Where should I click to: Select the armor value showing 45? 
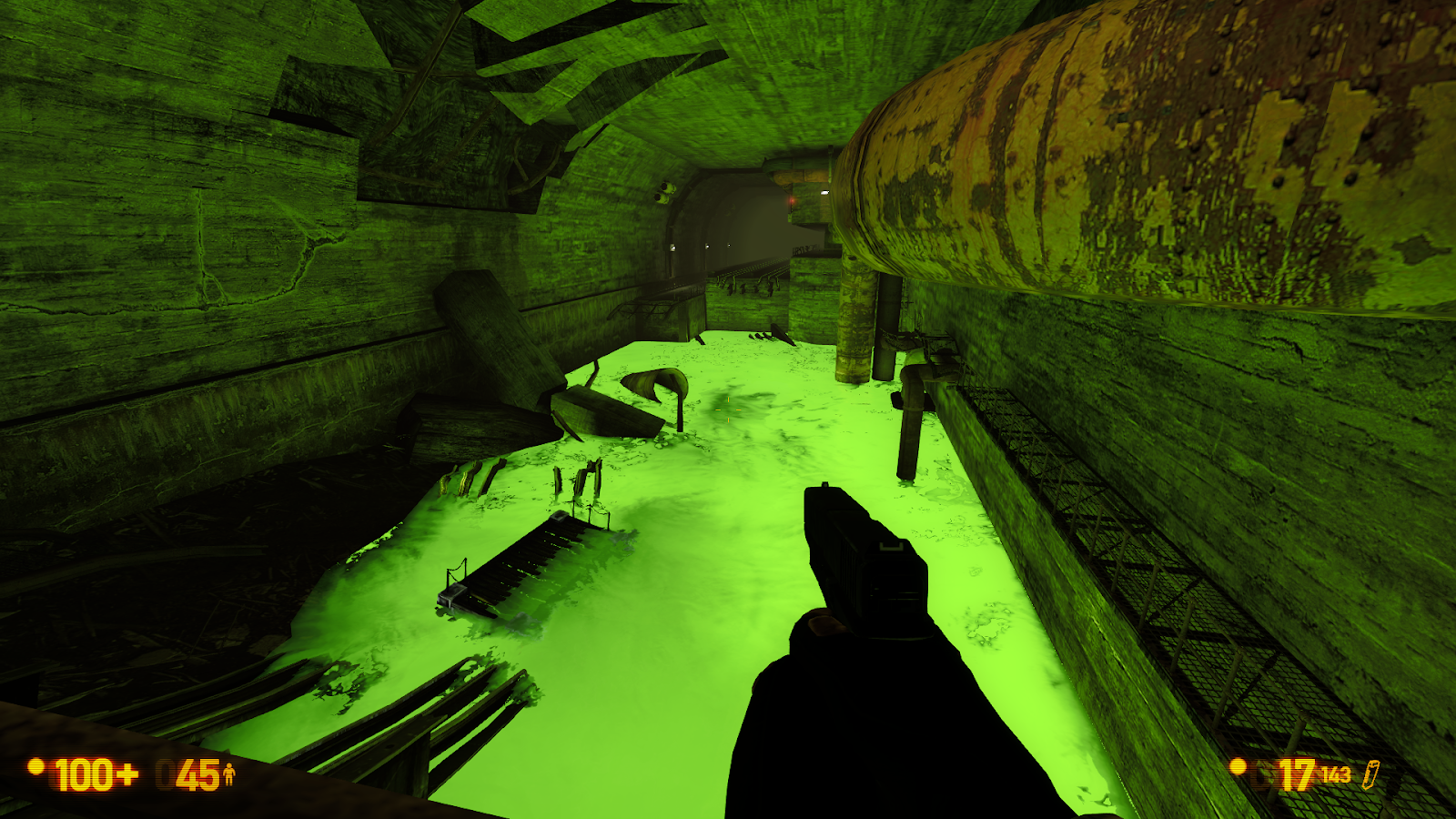(x=197, y=775)
